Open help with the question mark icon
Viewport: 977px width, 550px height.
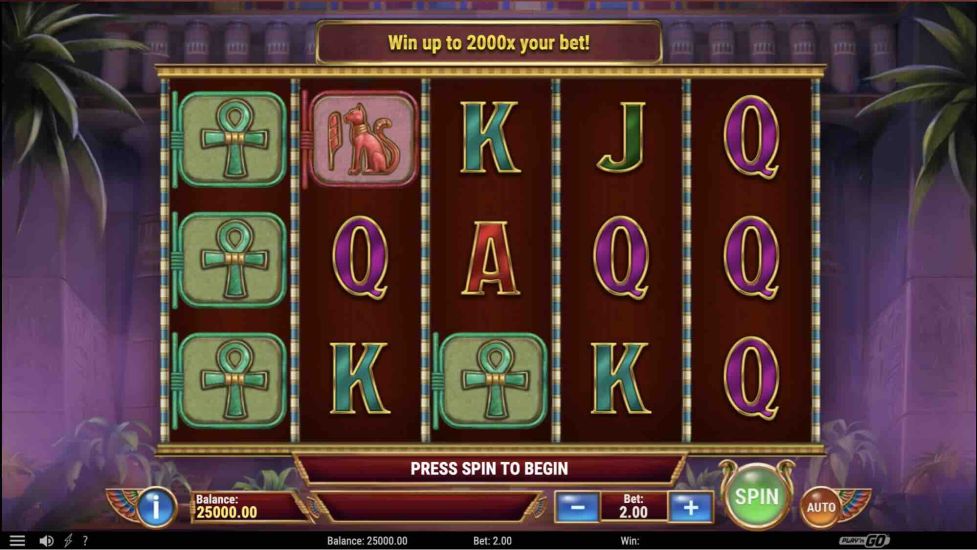[x=85, y=541]
